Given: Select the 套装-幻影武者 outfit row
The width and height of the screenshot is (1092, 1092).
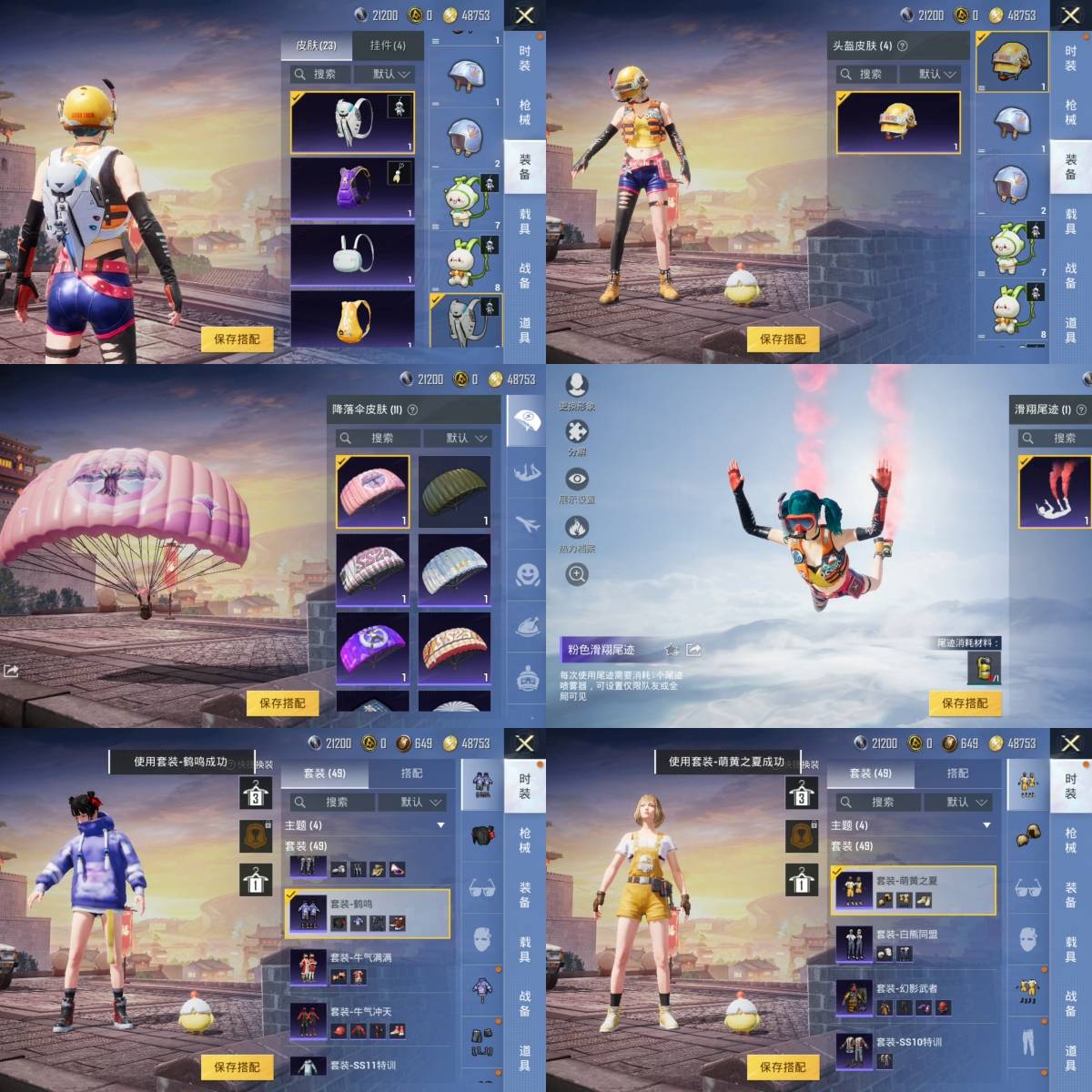Looking at the screenshot, I should [913, 998].
